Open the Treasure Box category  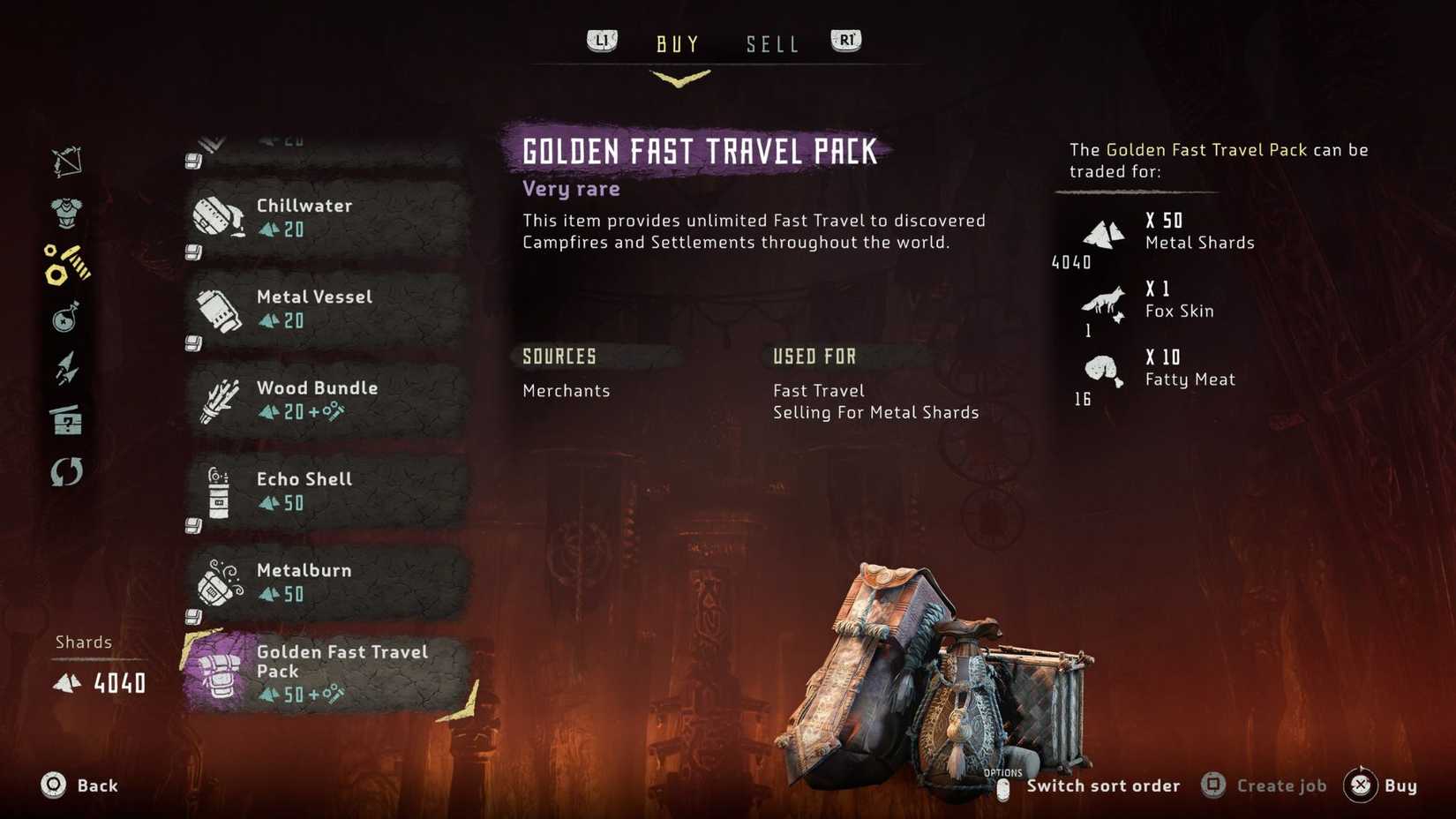tap(66, 422)
